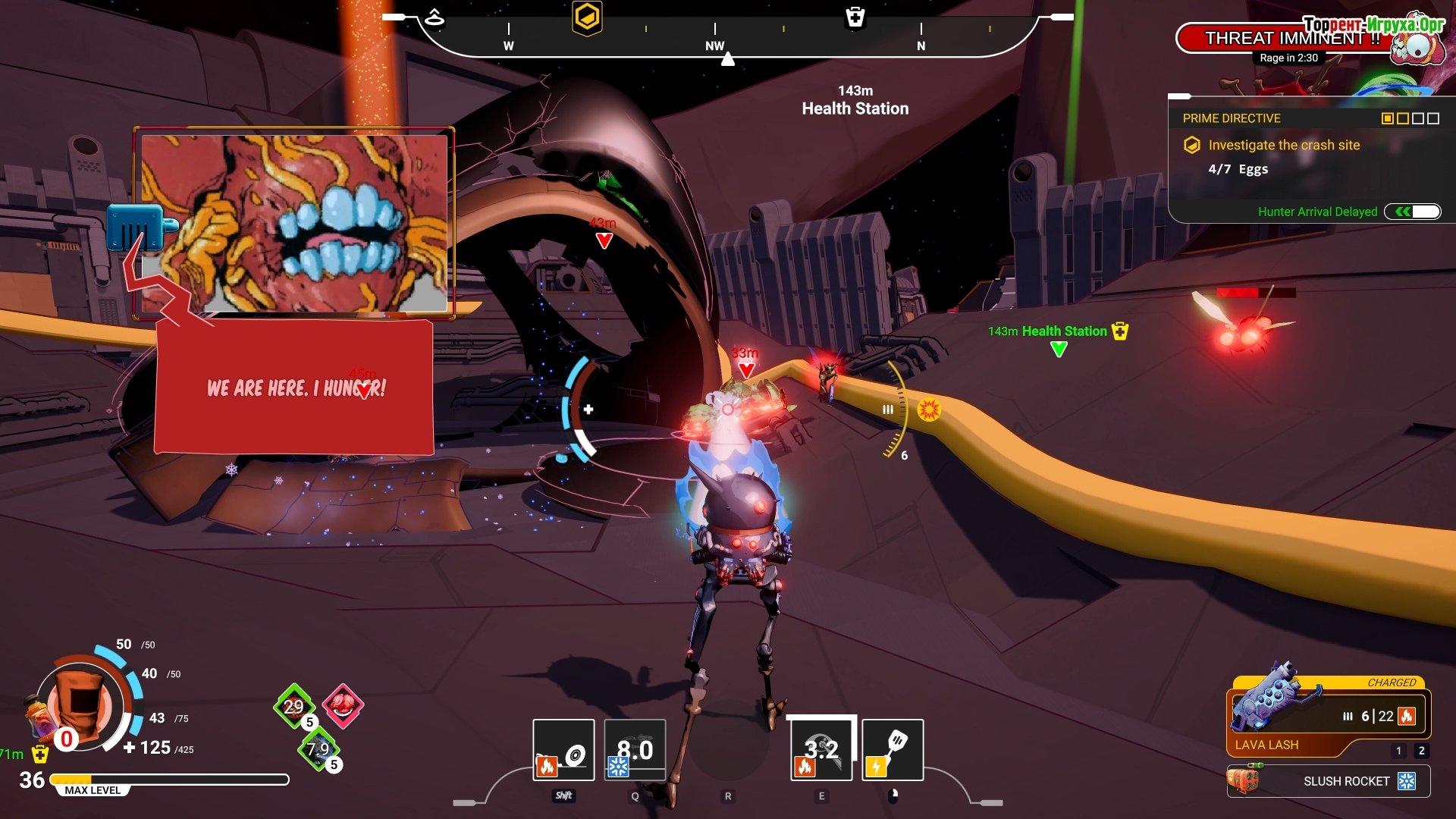Click the alien comic portrait panel
The width and height of the screenshot is (1456, 819).
pos(294,222)
